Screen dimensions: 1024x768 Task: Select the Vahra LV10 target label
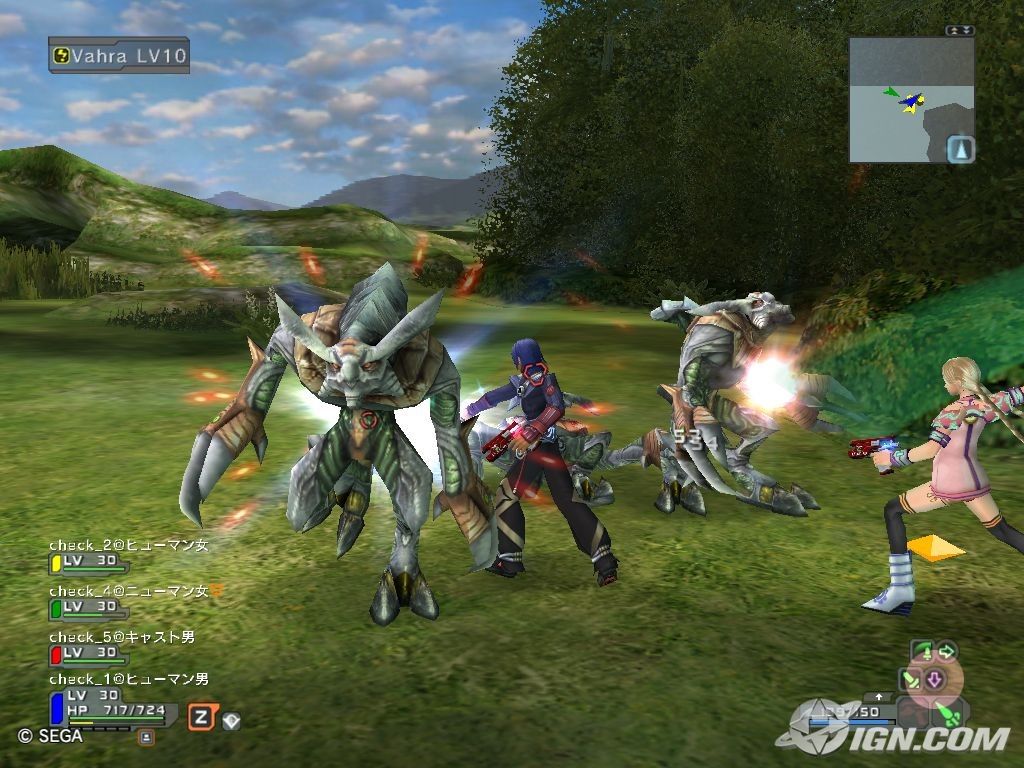[119, 55]
